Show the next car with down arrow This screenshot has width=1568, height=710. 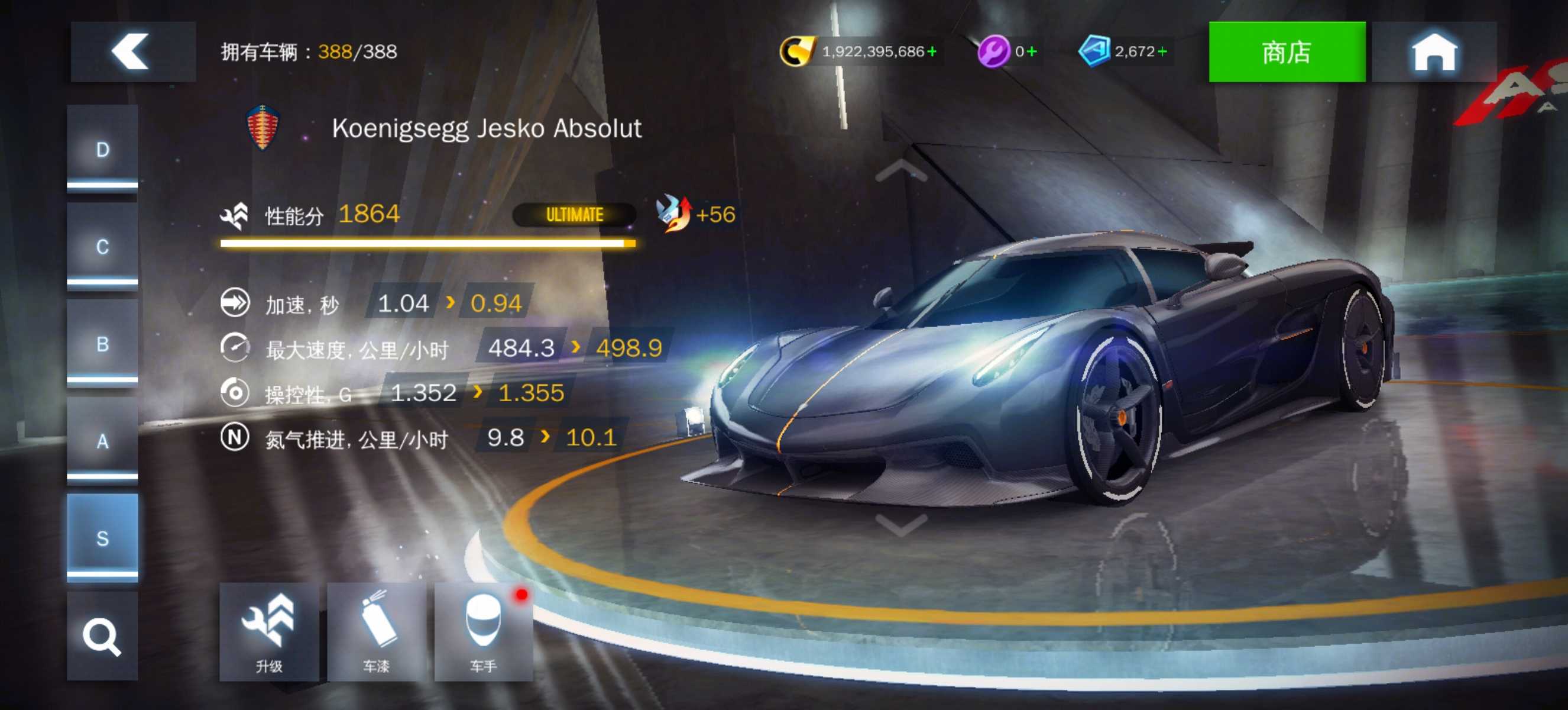tap(901, 523)
